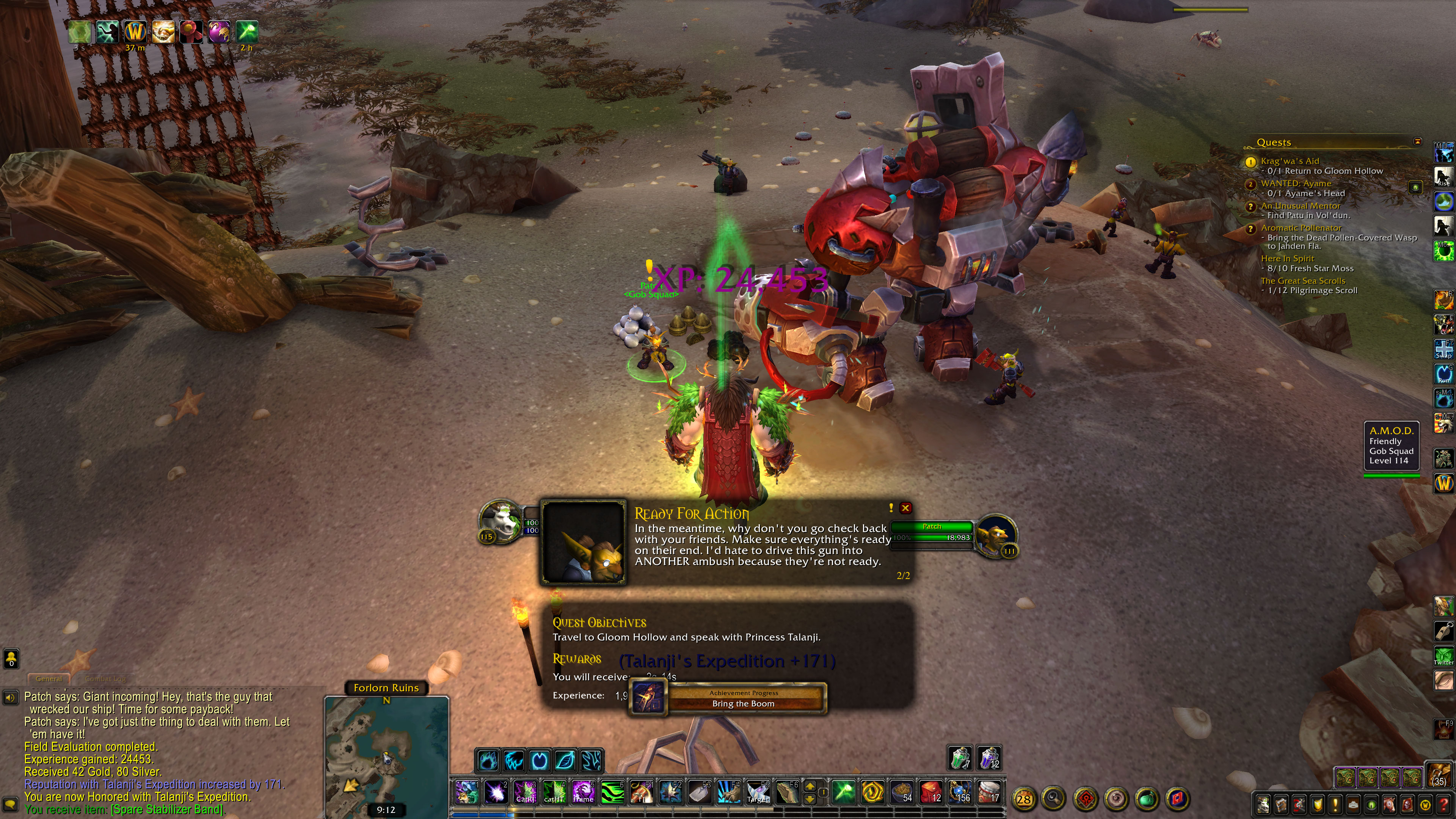Activate the Frame macro in slot 5

583,791
